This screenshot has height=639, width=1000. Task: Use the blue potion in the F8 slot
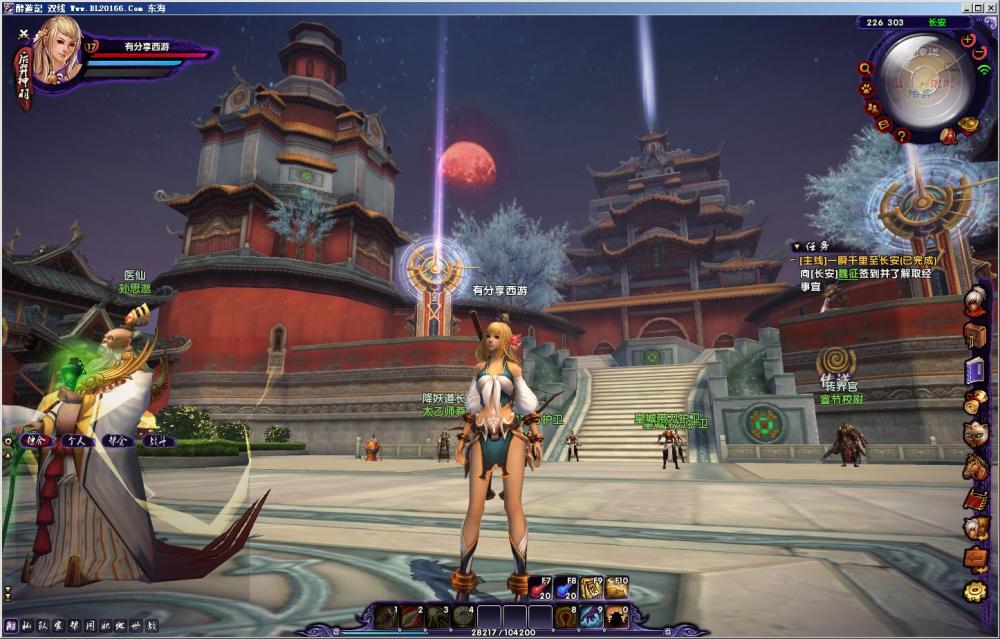[563, 588]
